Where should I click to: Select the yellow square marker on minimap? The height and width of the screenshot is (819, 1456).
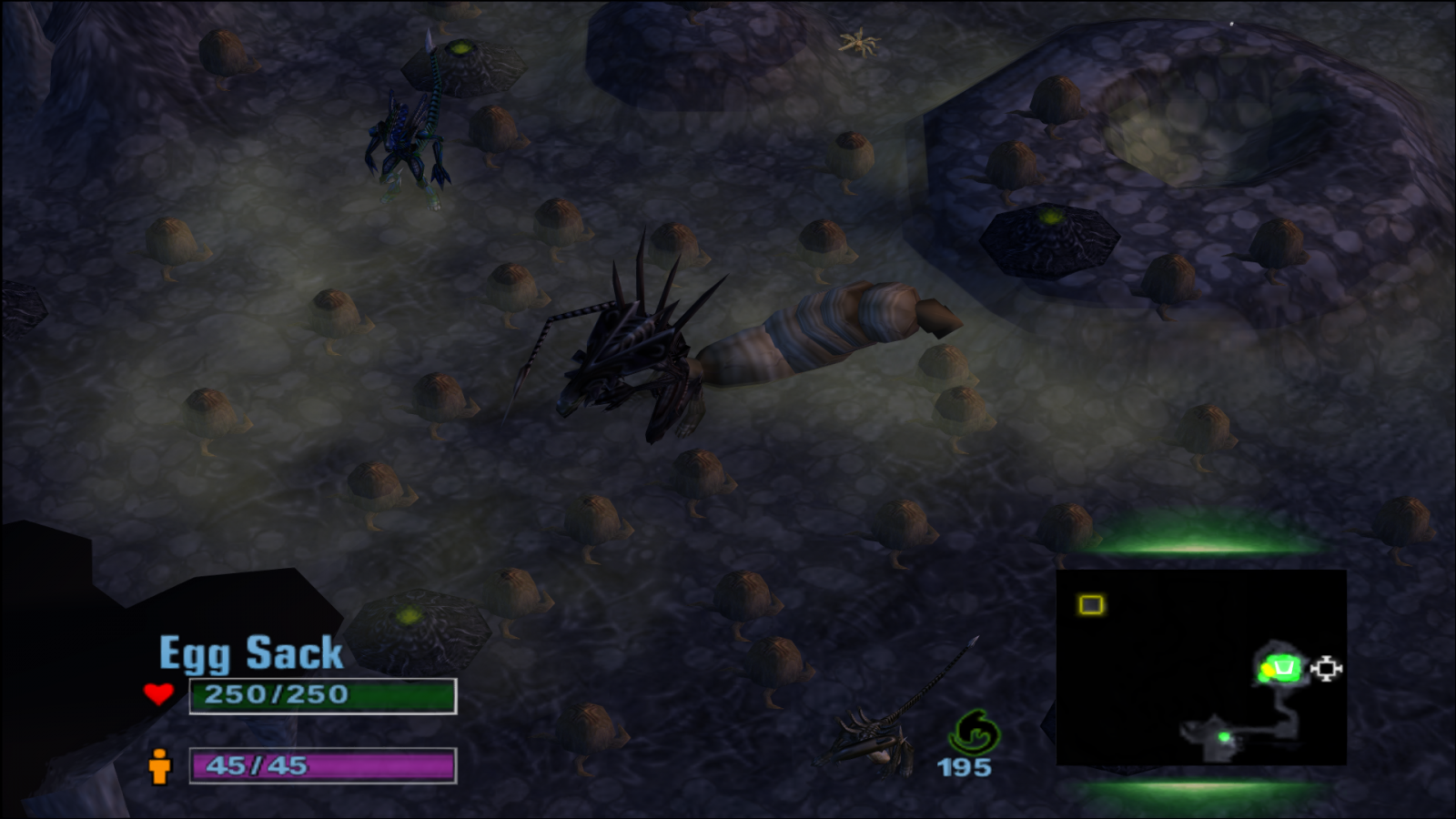point(1091,605)
